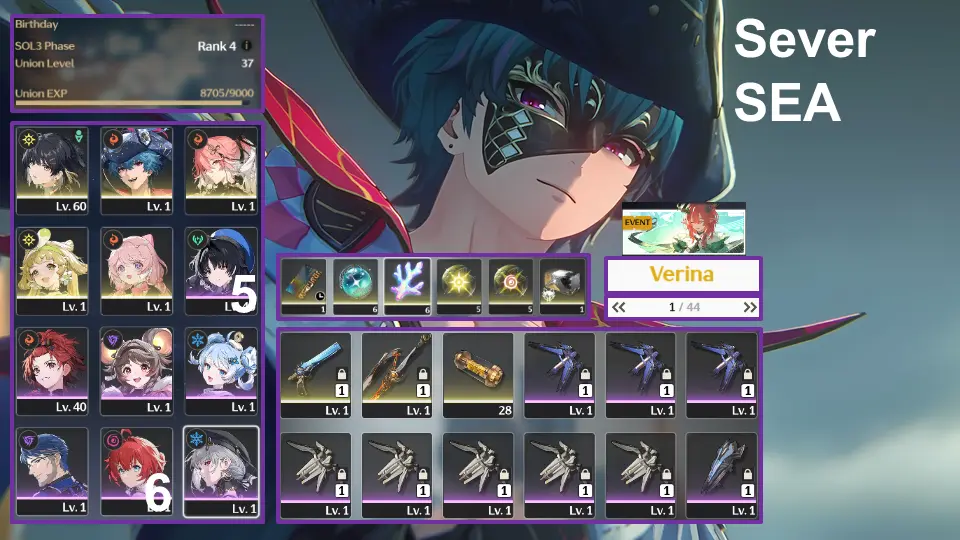Pick the light-blue haired ice character portrait
Viewport: 960px width, 540px height.
(x=221, y=369)
